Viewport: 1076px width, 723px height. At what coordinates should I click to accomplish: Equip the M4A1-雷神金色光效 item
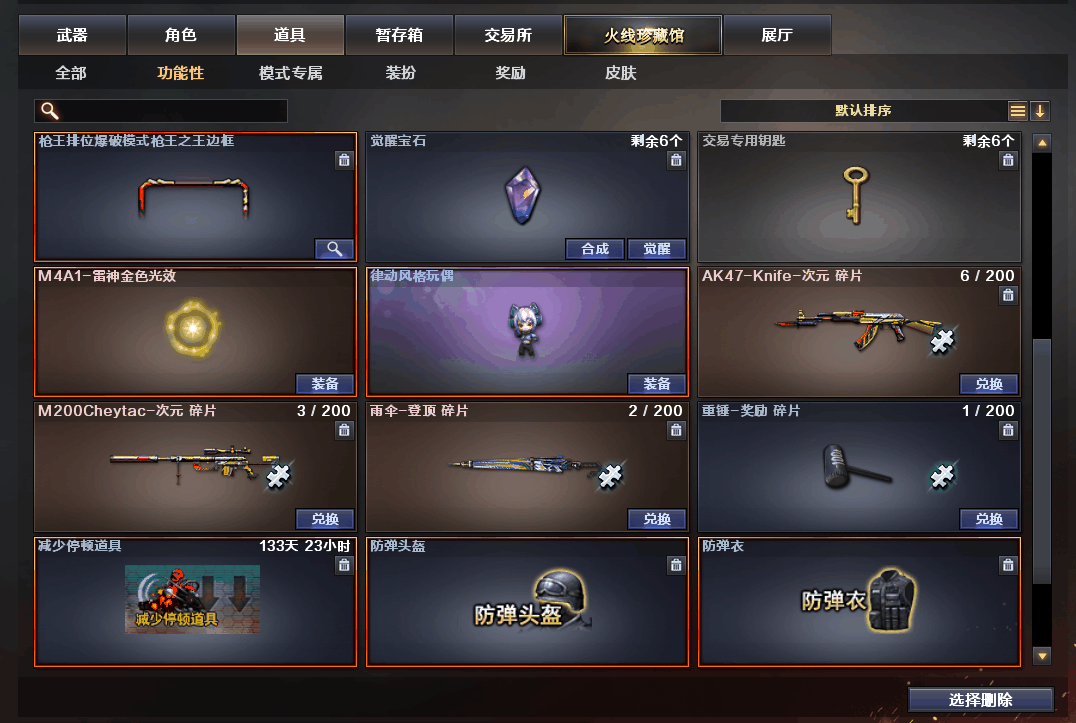(x=325, y=384)
